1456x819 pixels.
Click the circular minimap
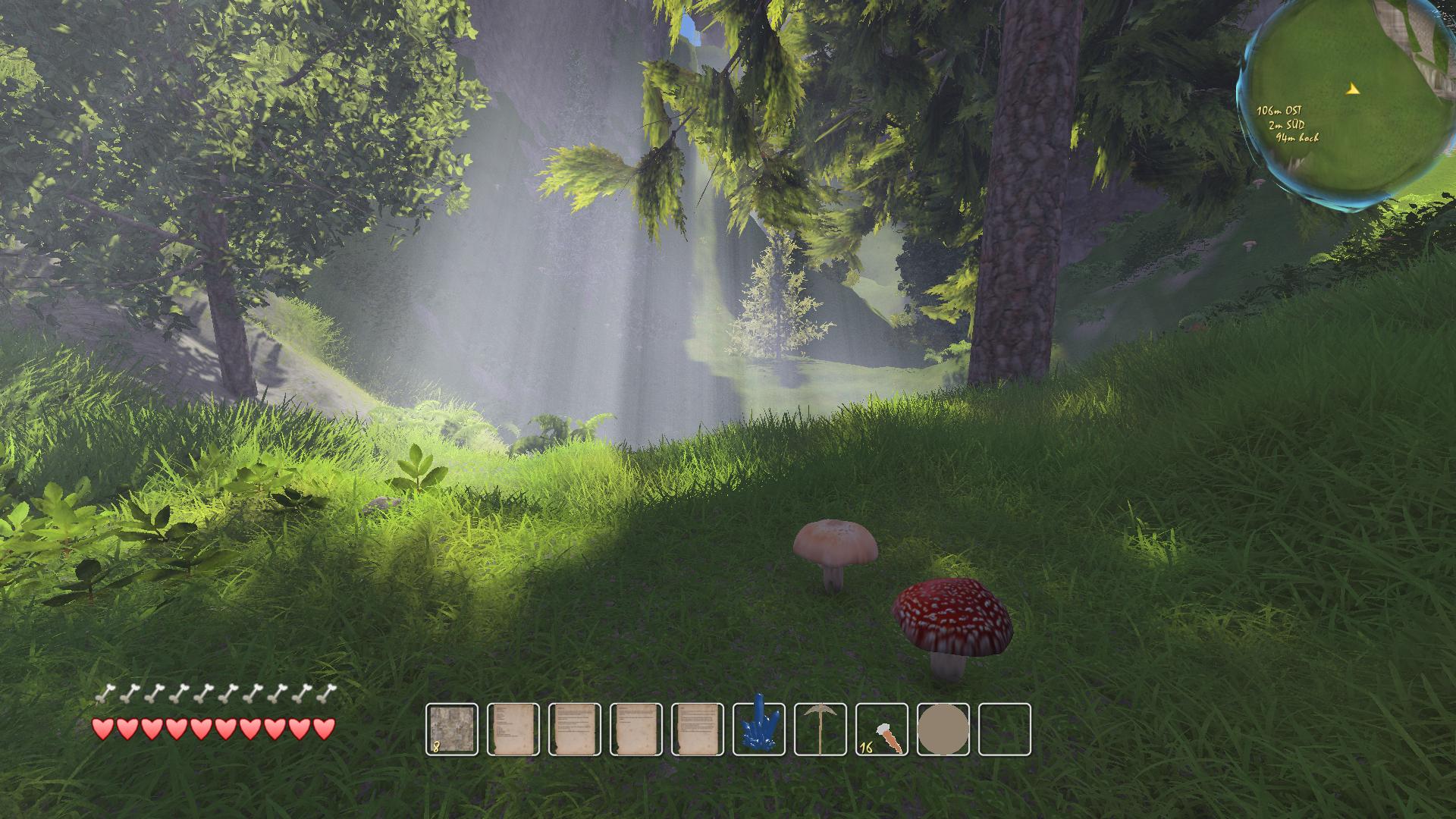tap(1350, 102)
